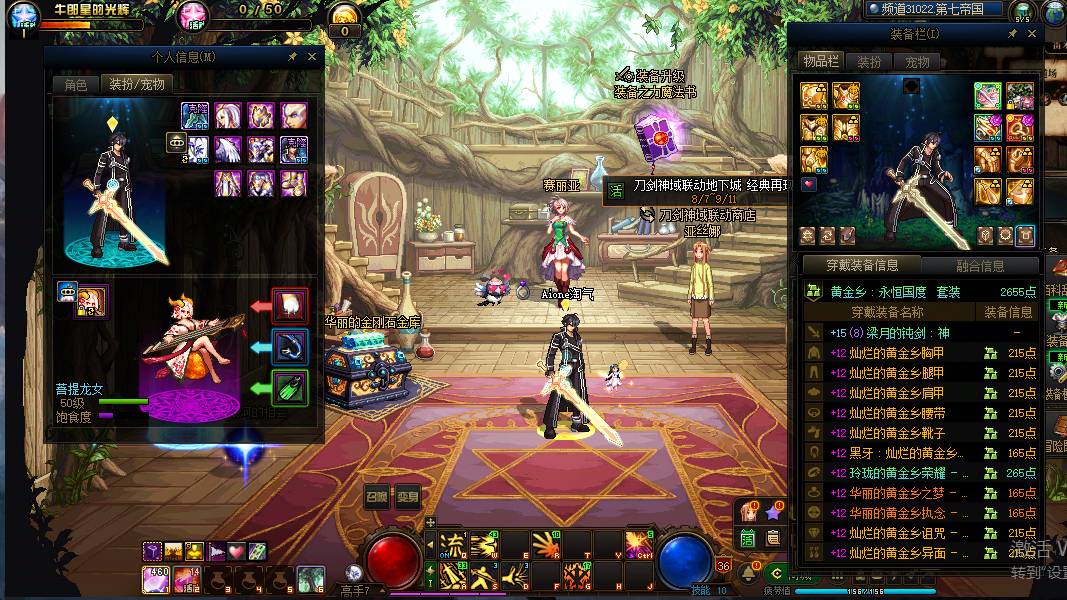Switch to the 穿戴装备信息 tab
Viewport: 1067px width, 600px height.
(861, 265)
